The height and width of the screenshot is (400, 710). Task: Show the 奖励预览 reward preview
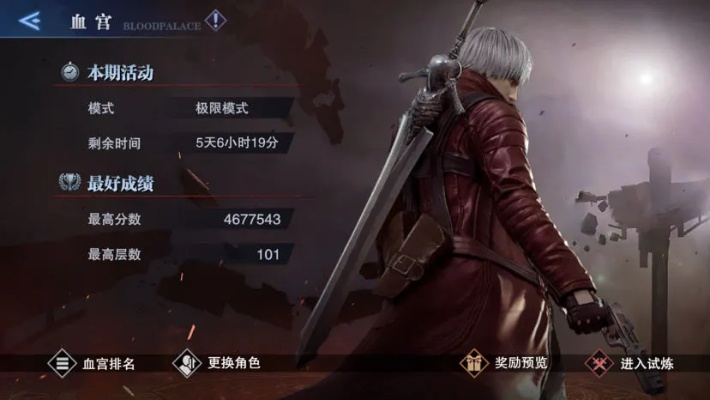505,363
